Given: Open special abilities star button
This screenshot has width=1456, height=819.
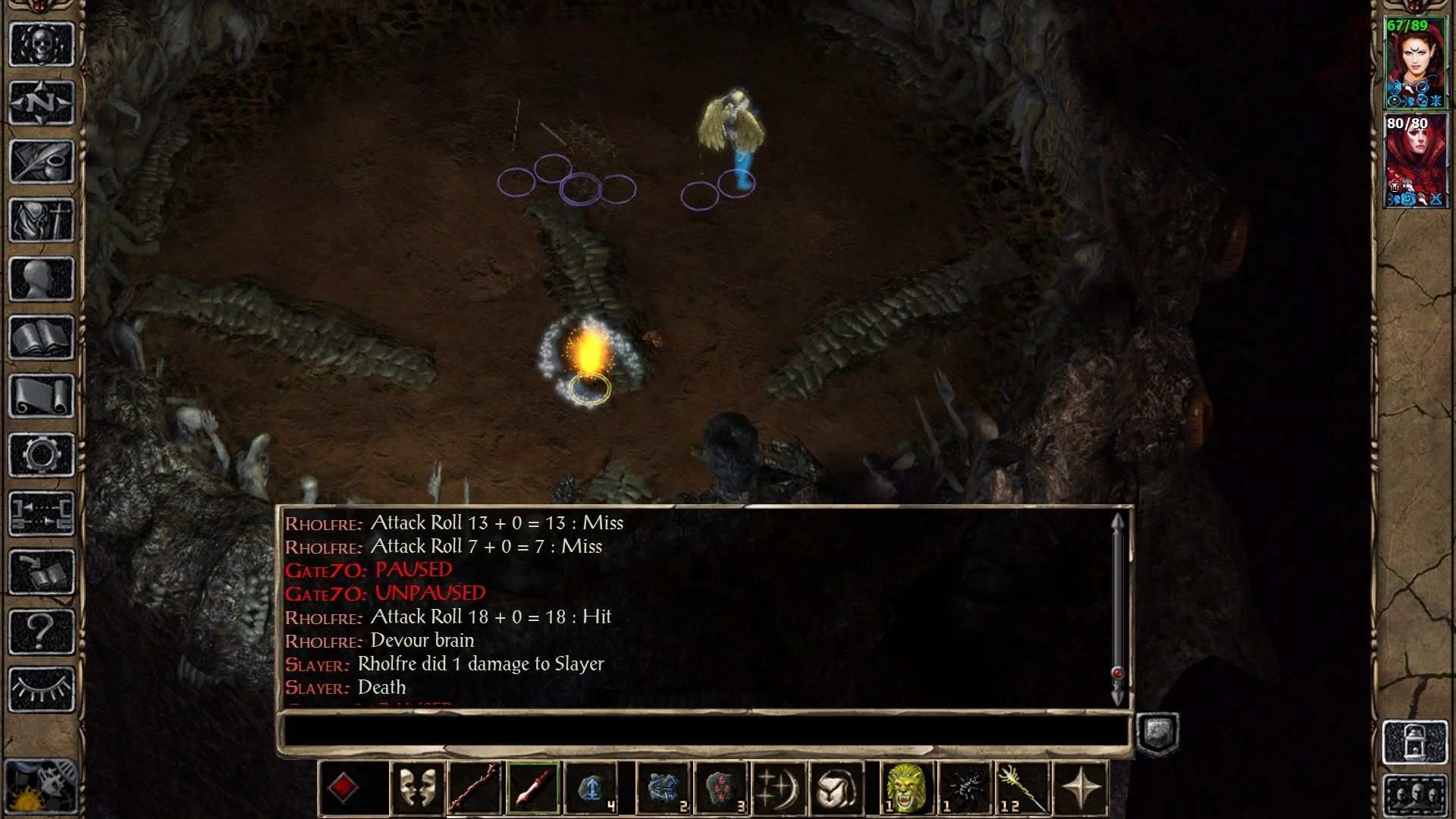Looking at the screenshot, I should (1081, 789).
